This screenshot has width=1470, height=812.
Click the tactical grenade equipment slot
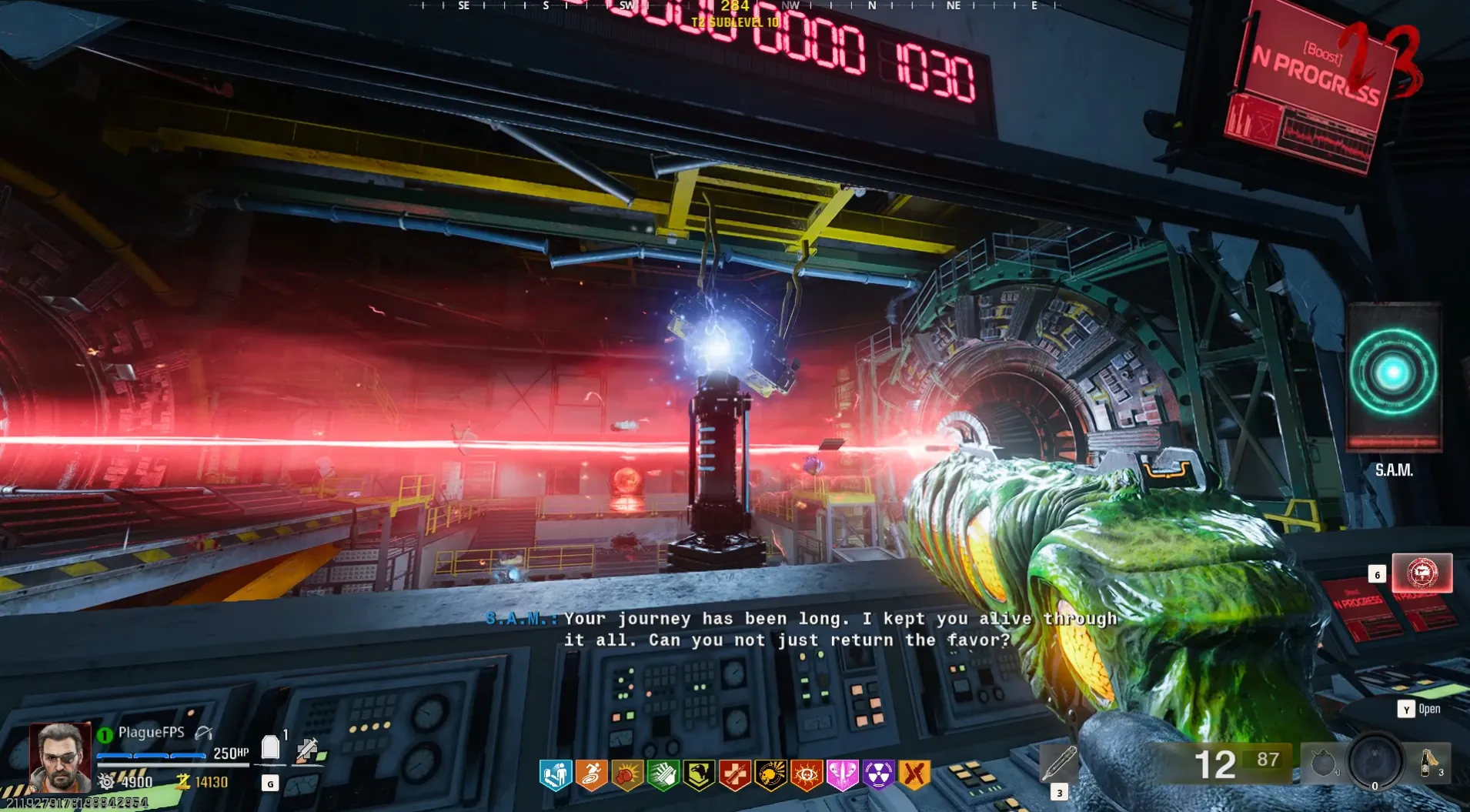1323,764
